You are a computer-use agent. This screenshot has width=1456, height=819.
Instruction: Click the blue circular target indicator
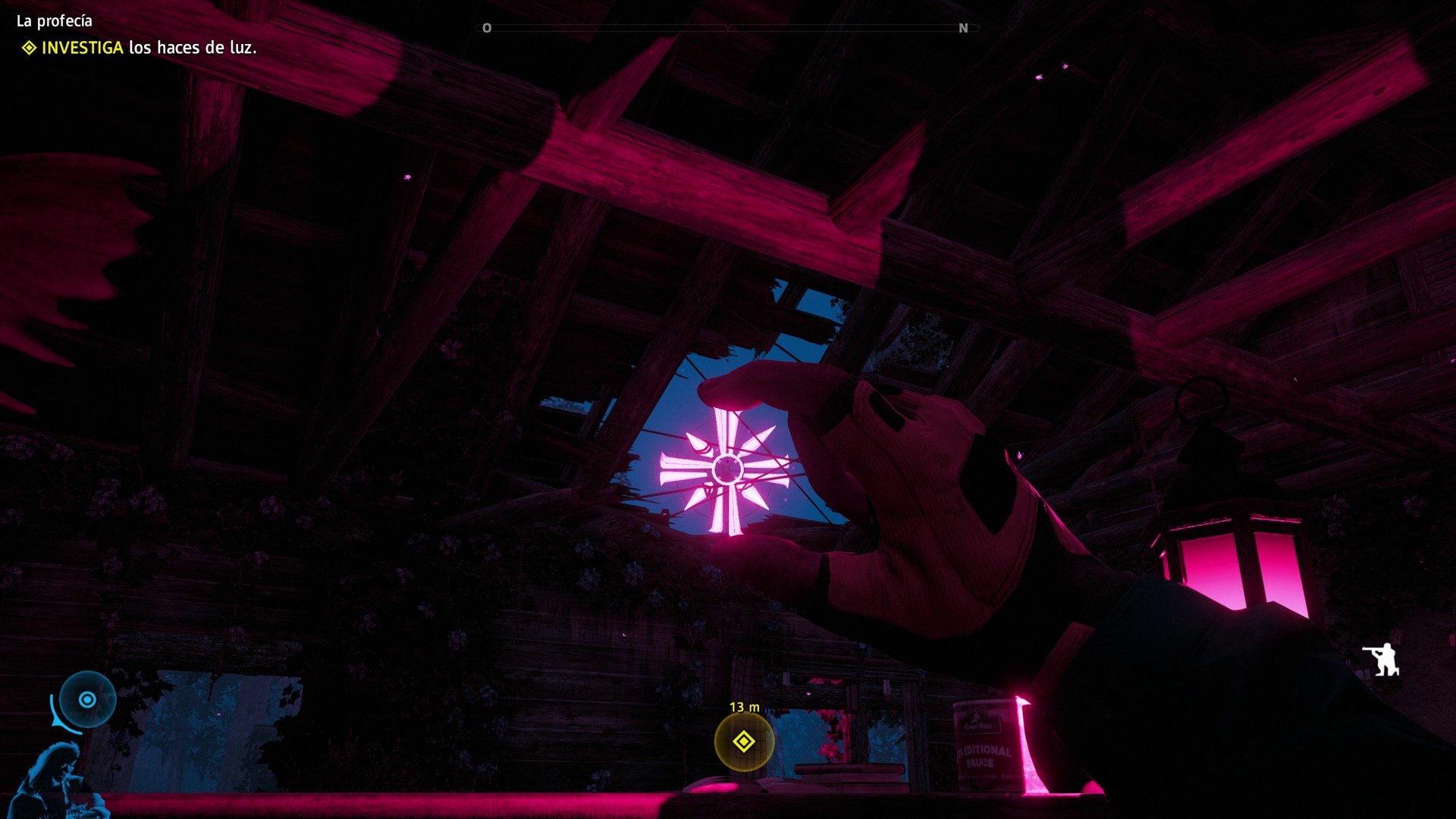pyautogui.click(x=87, y=699)
